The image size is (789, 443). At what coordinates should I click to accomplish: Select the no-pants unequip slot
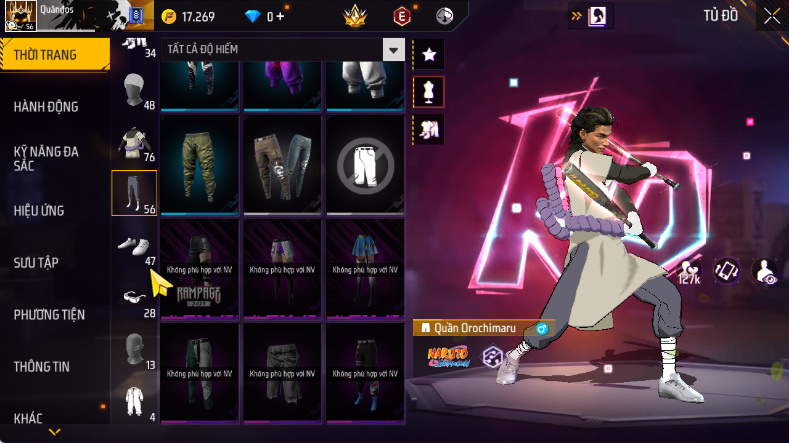click(x=365, y=163)
